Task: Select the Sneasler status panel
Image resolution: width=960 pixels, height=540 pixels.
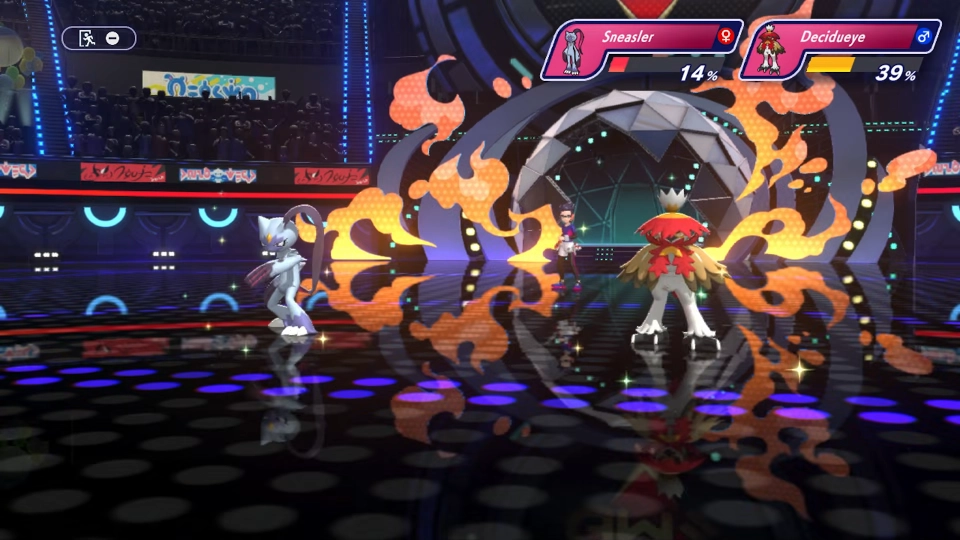Action: 642,50
